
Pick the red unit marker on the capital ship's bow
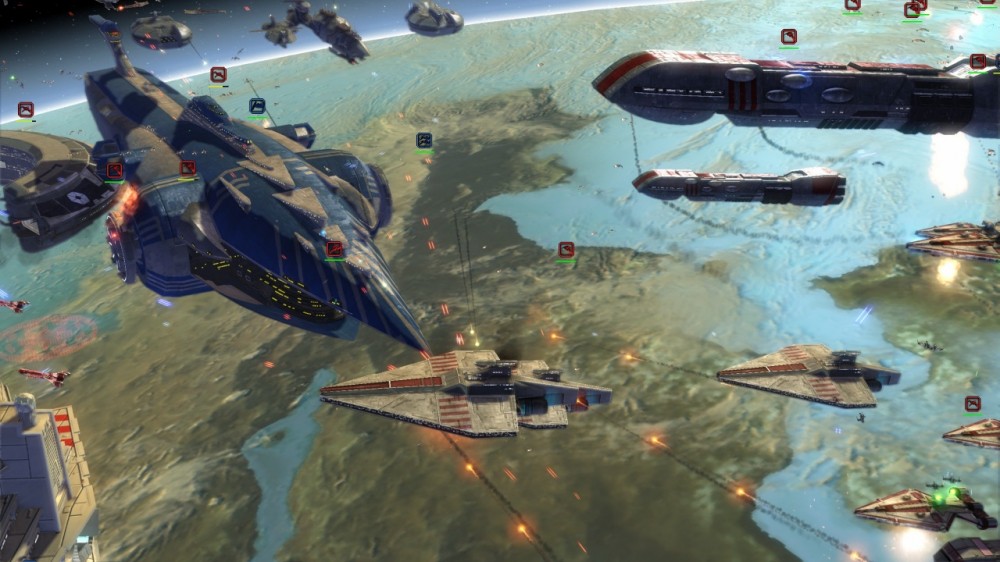335,248
